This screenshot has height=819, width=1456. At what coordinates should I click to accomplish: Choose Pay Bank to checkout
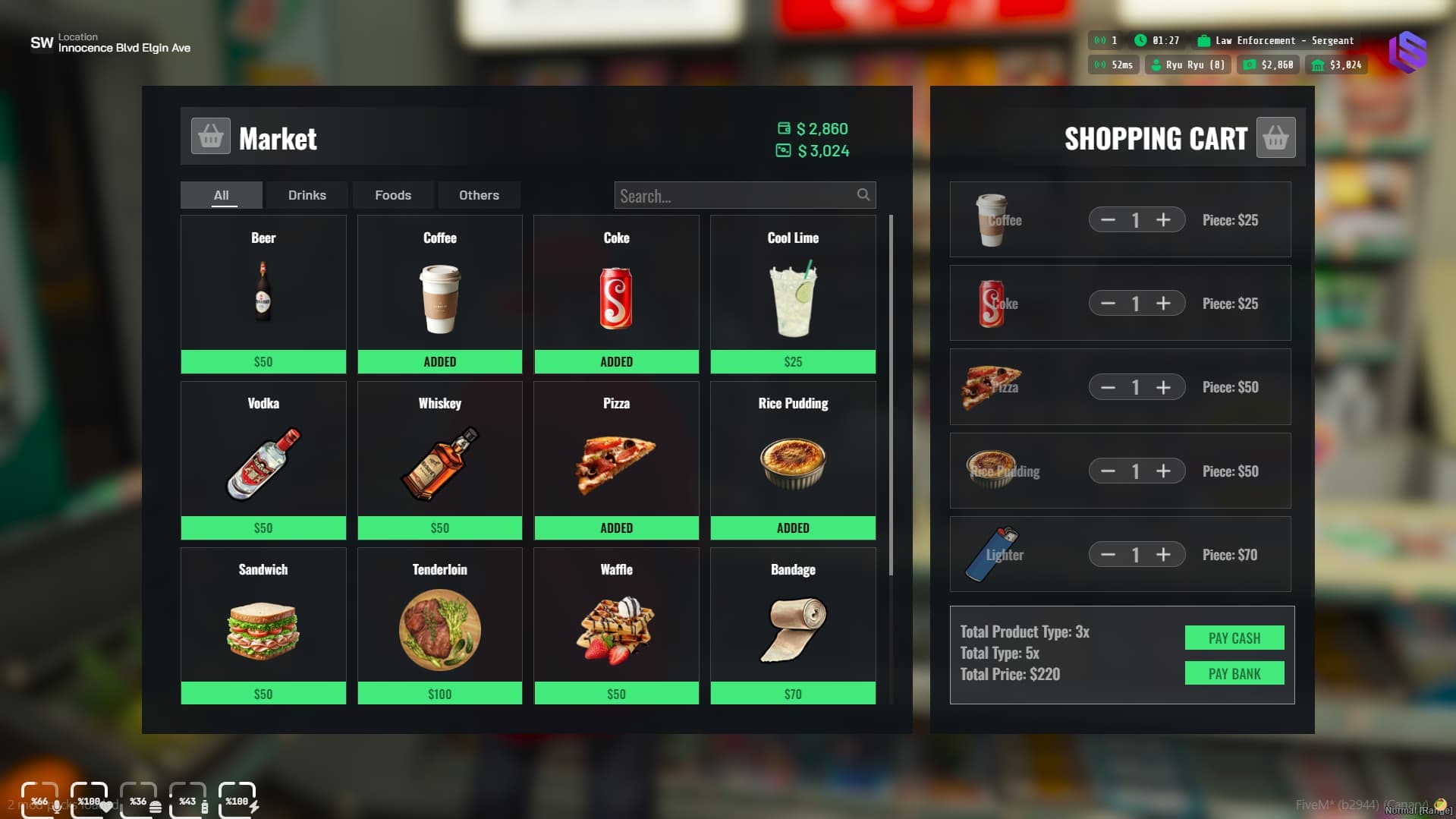1234,674
